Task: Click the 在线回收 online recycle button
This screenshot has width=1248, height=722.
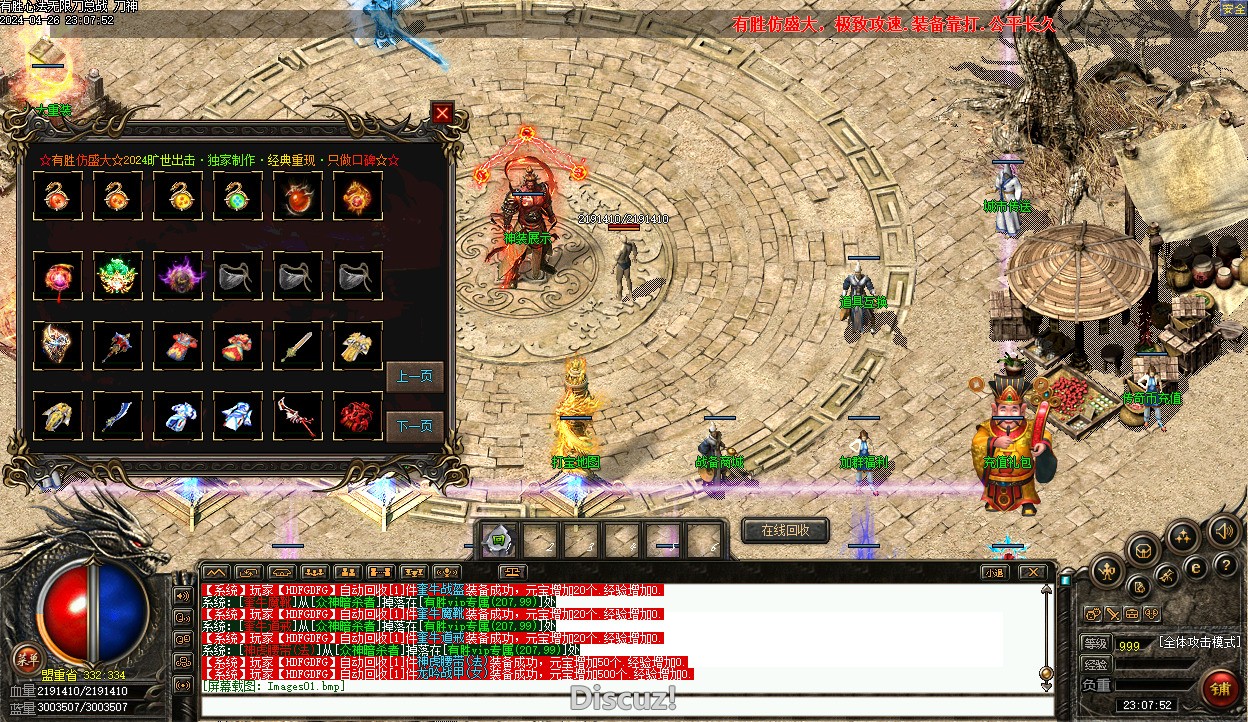Action: (785, 530)
